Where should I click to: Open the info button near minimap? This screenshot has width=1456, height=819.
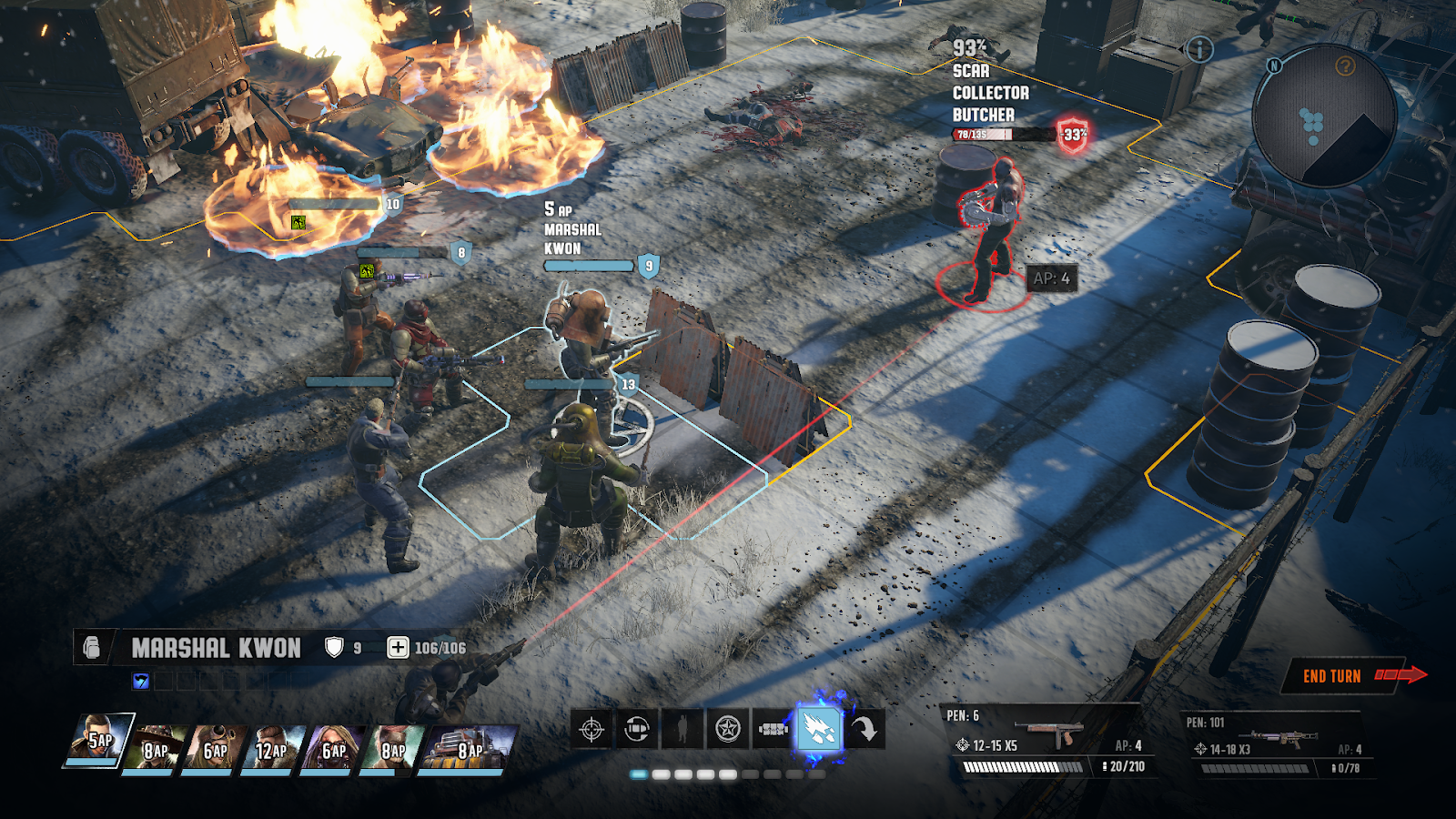click(x=1199, y=50)
